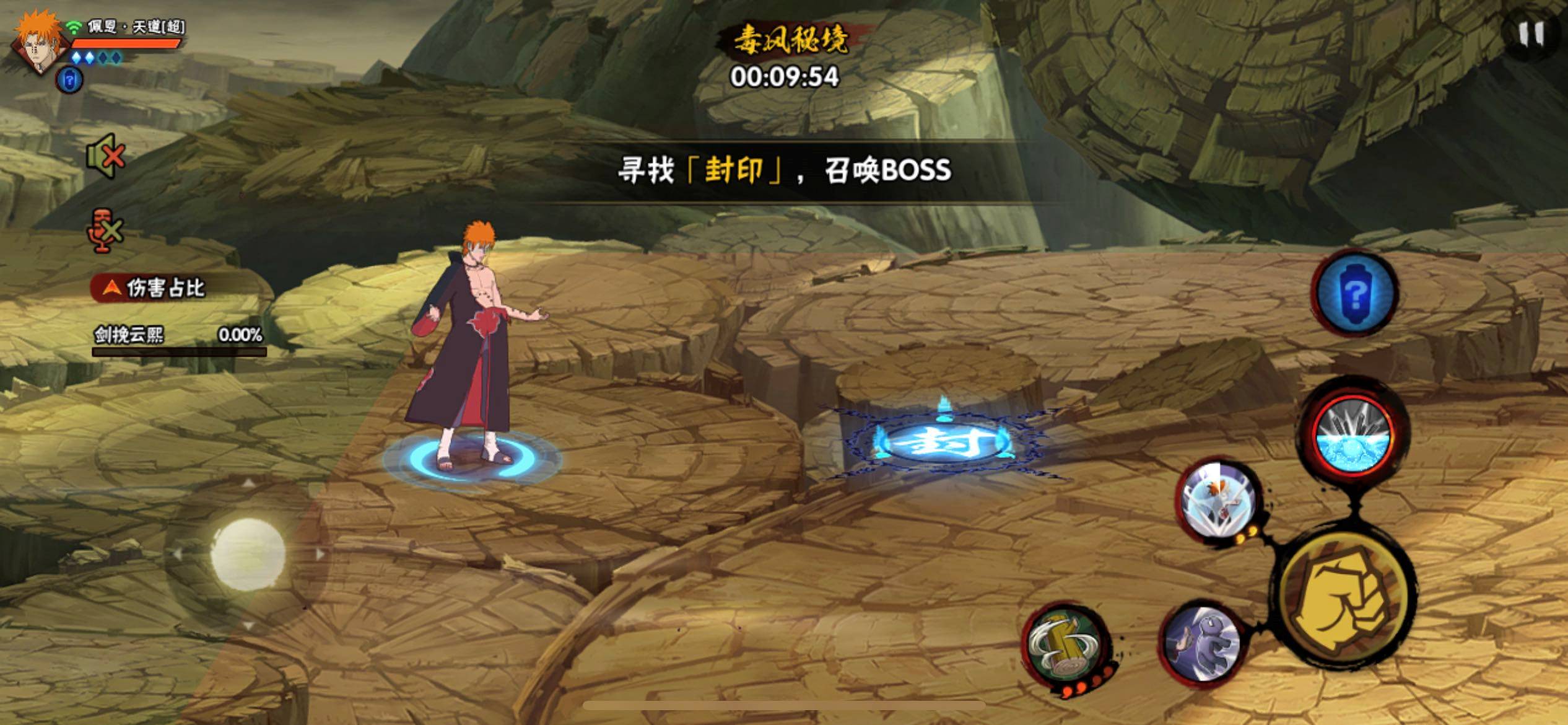Tap the small blue scroll icon under portrait

click(x=69, y=81)
